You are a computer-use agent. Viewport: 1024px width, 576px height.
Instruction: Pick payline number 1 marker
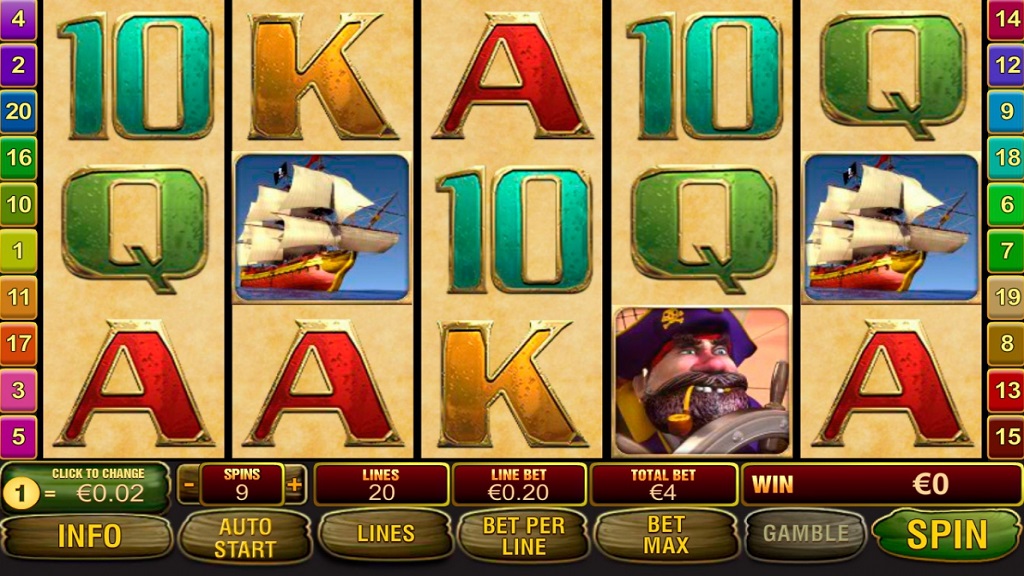(18, 250)
